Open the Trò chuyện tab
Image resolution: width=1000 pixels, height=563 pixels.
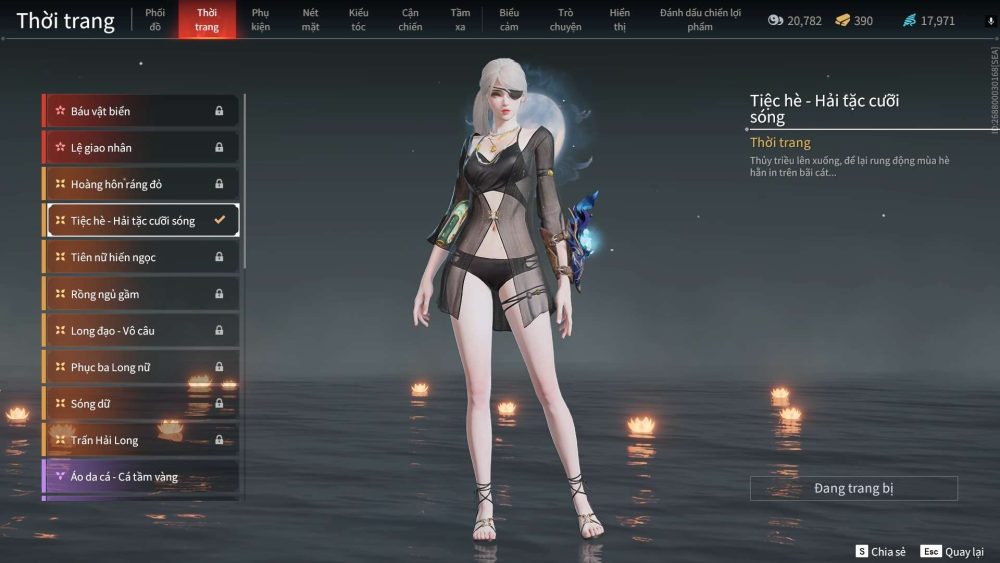point(565,19)
